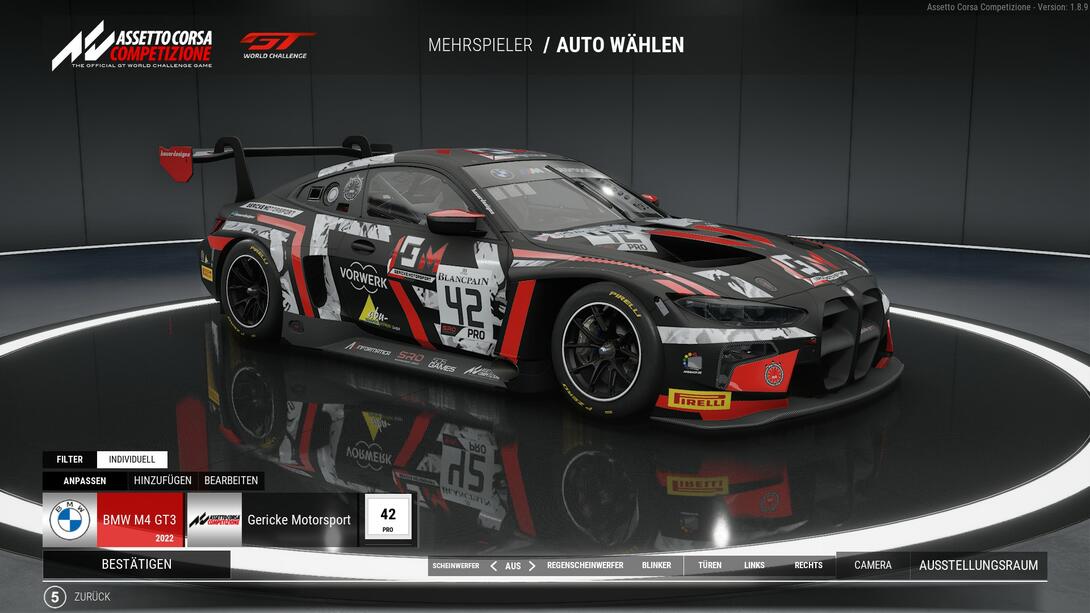The image size is (1090, 613).
Task: Toggle the Blinker indicators
Action: click(x=657, y=565)
